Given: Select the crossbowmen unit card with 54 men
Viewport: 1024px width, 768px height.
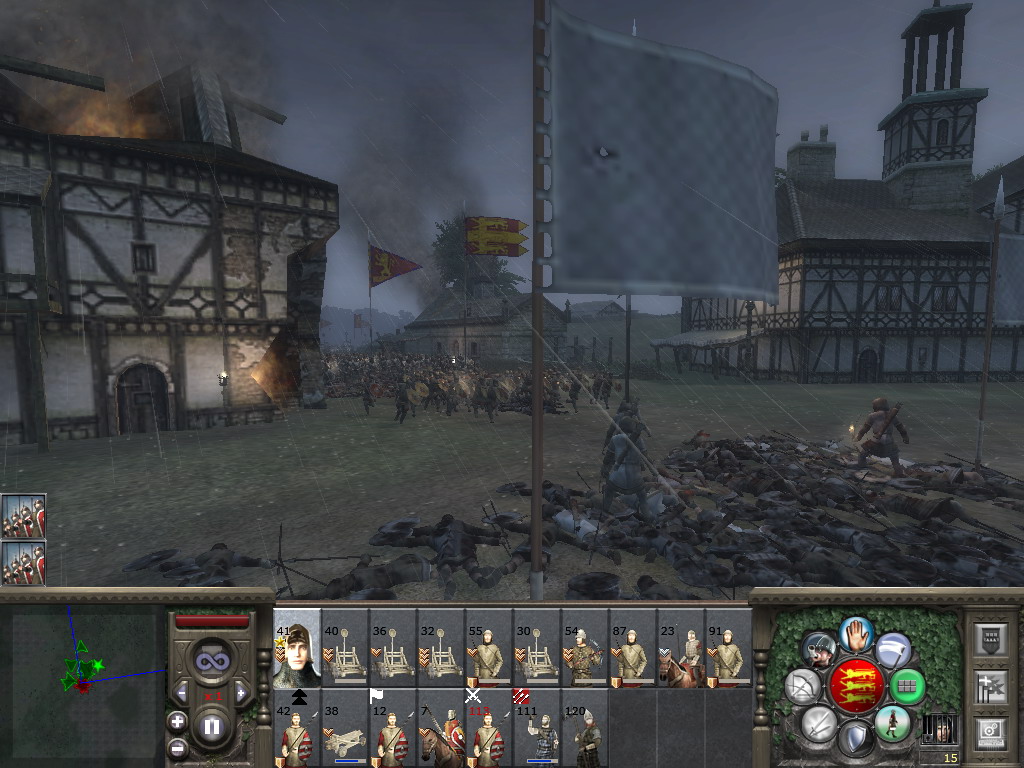Looking at the screenshot, I should [585, 647].
